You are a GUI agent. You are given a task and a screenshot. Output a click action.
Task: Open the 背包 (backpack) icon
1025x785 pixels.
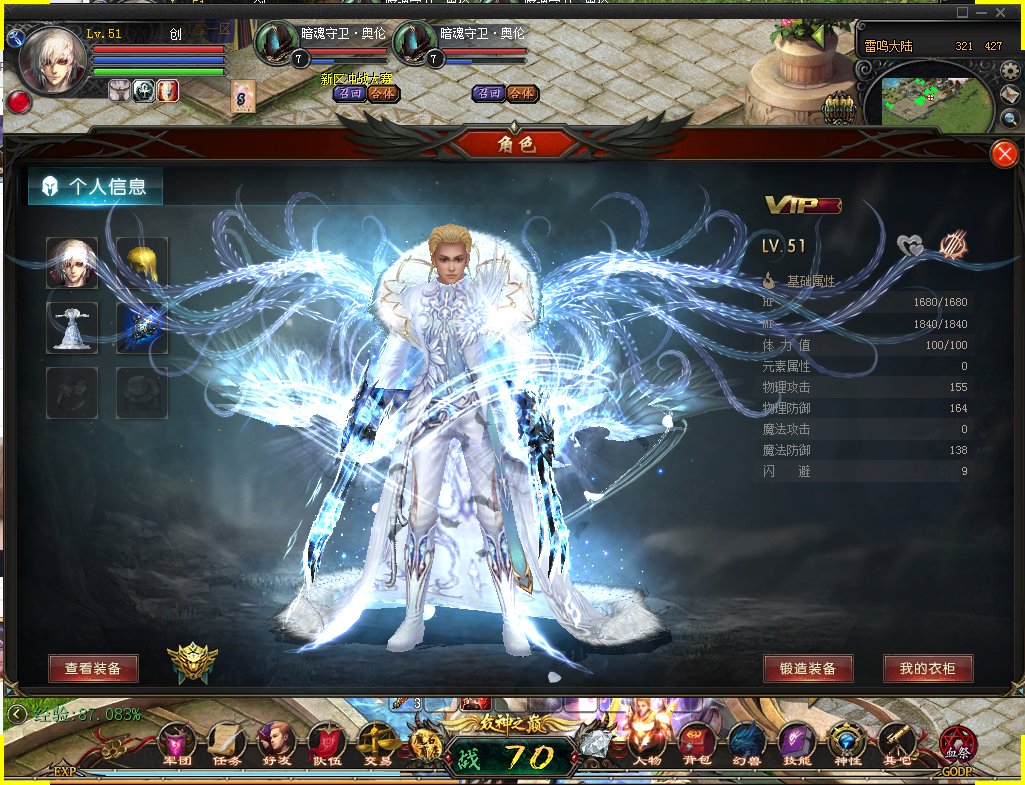(x=696, y=744)
